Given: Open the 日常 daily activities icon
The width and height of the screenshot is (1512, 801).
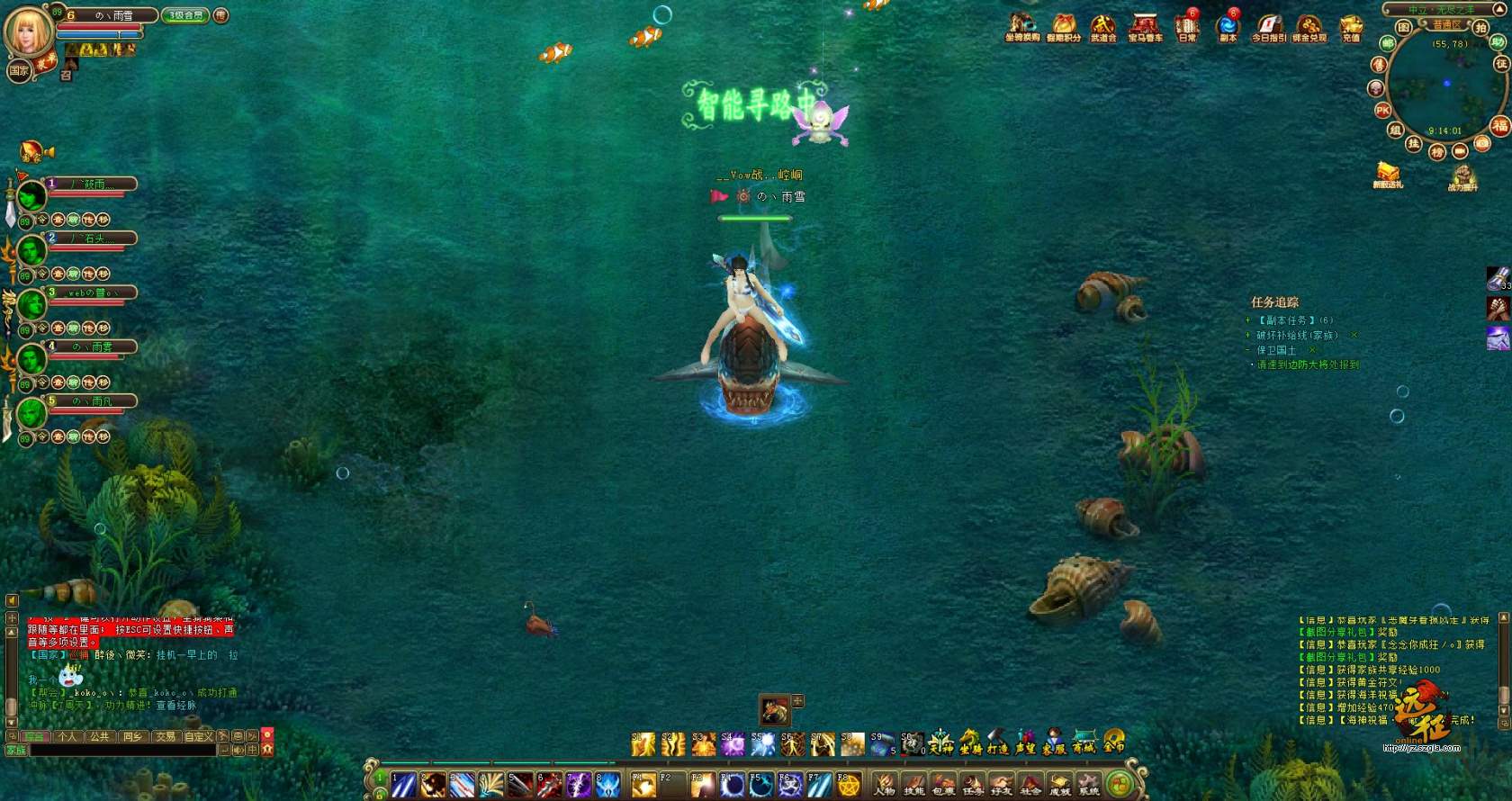Looking at the screenshot, I should [1187, 27].
